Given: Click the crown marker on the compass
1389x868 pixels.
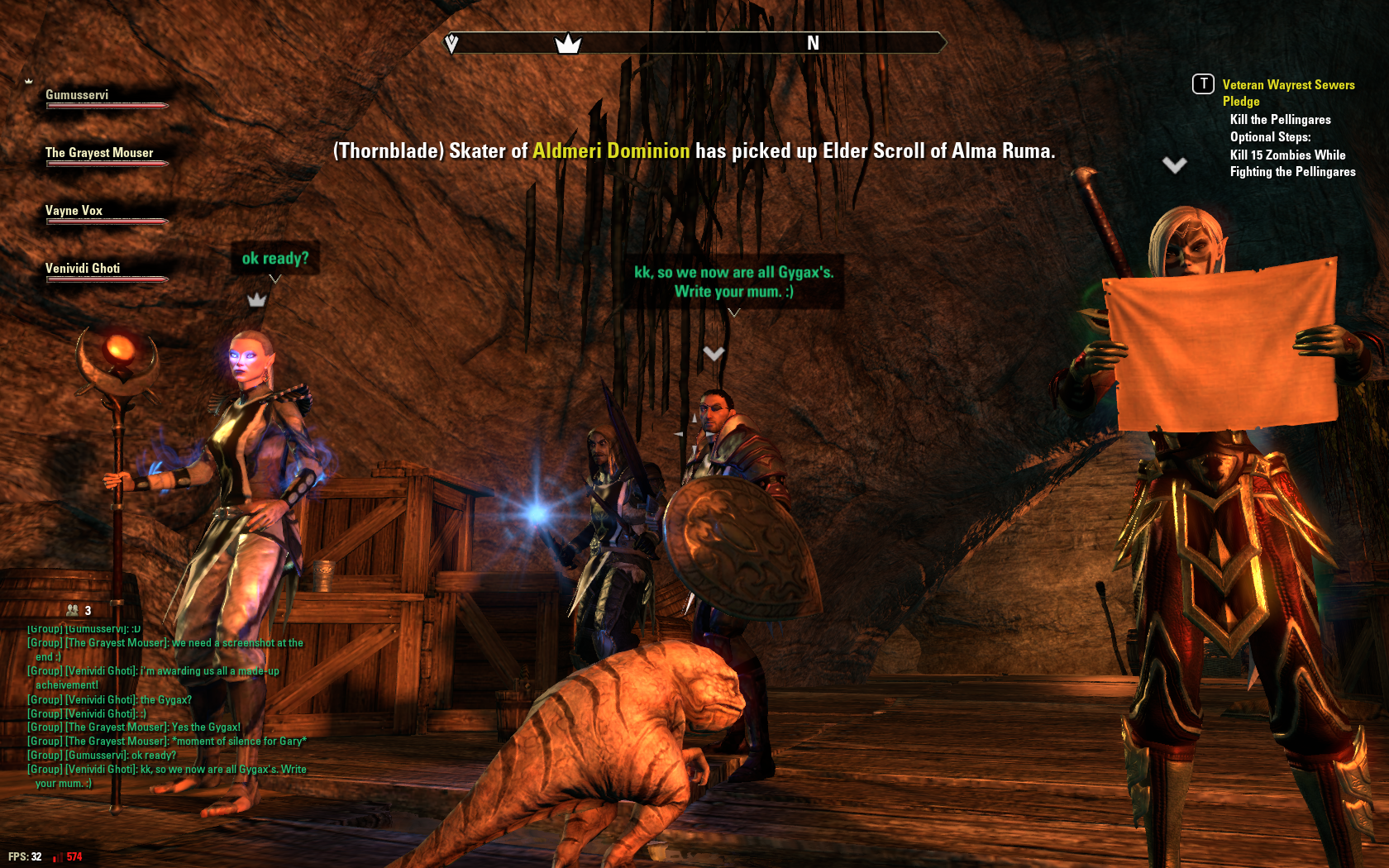Looking at the screenshot, I should [x=568, y=43].
